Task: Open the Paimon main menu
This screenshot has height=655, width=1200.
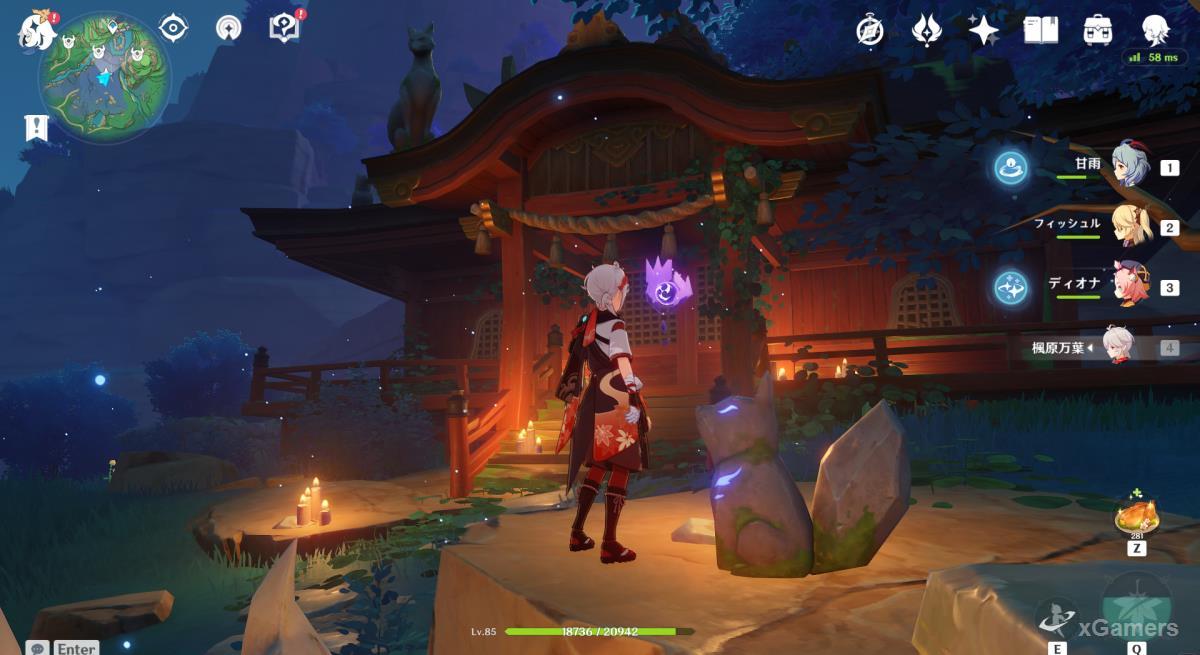Action: click(x=37, y=30)
